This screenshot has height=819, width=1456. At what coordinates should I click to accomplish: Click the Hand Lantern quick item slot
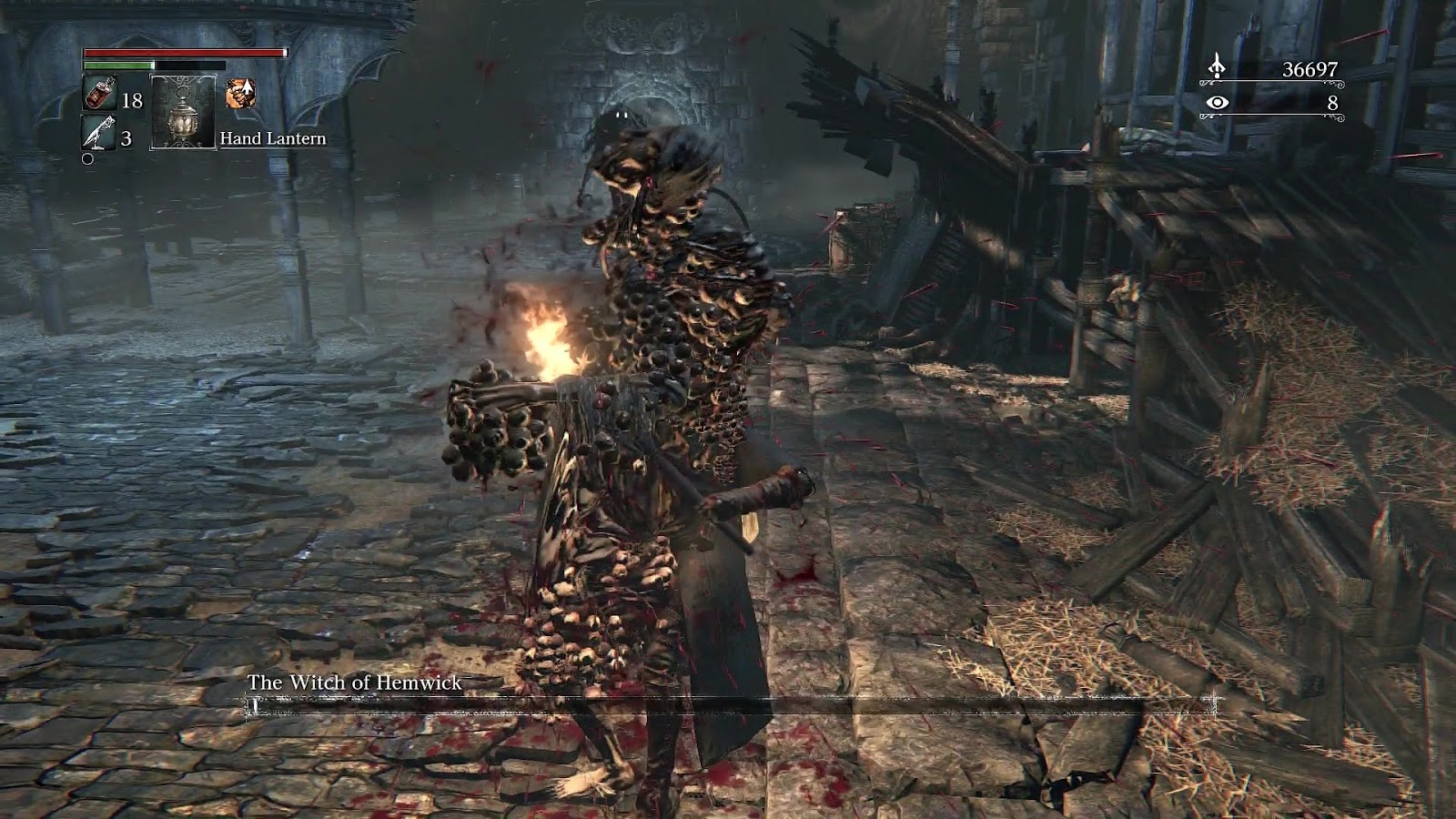183,112
